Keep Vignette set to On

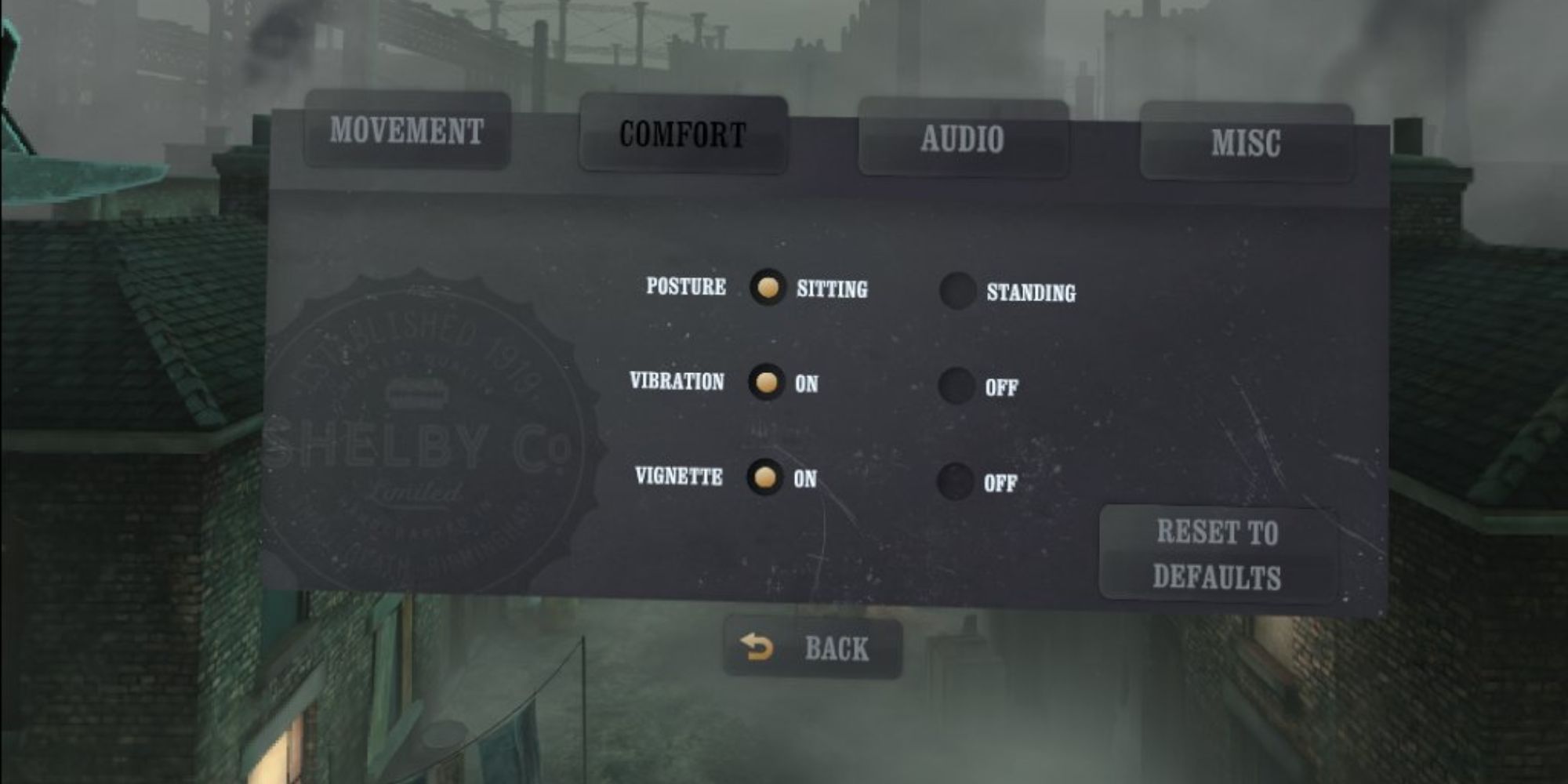(x=766, y=477)
